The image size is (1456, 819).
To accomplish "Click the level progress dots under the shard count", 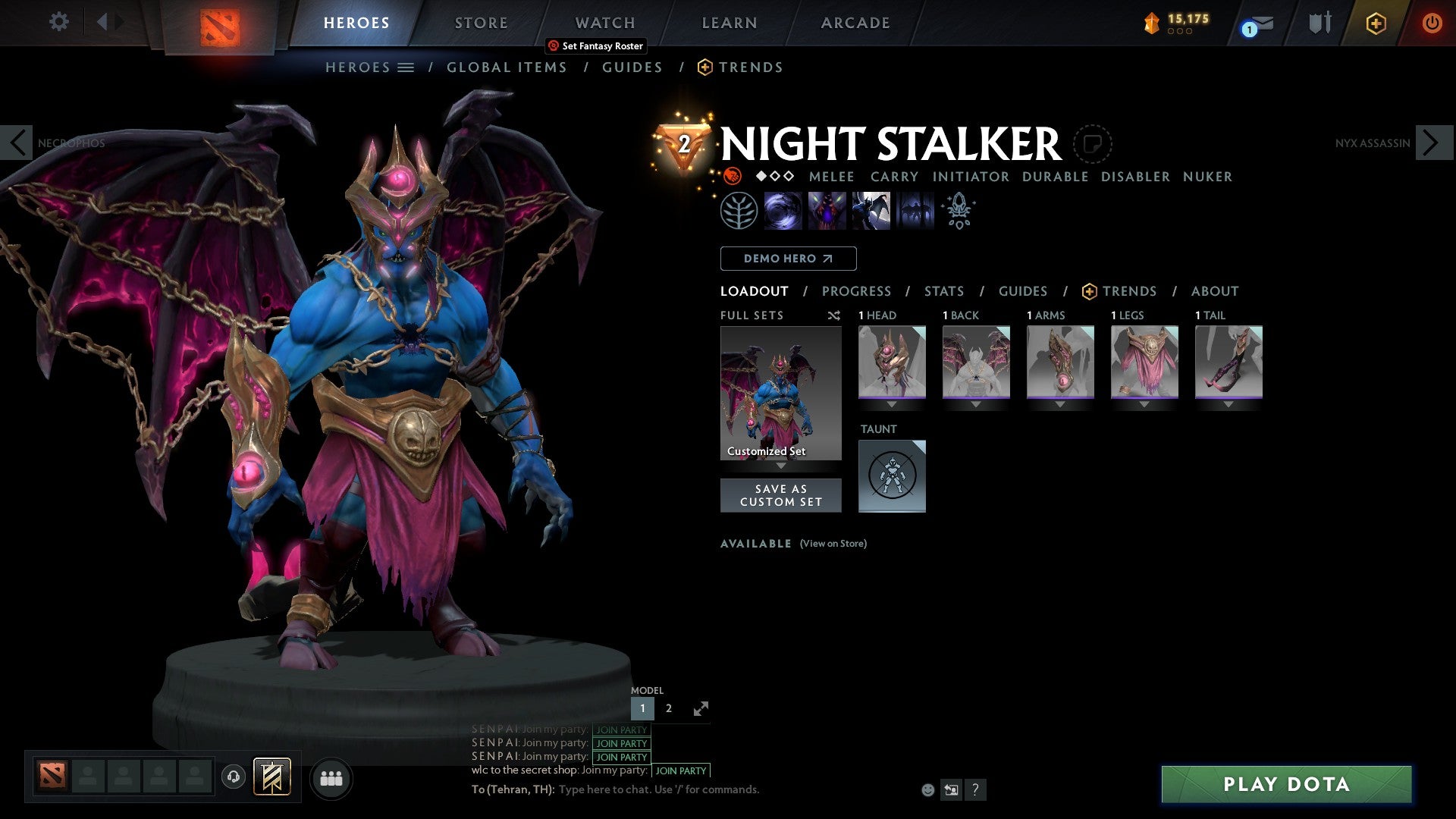I will click(1180, 32).
